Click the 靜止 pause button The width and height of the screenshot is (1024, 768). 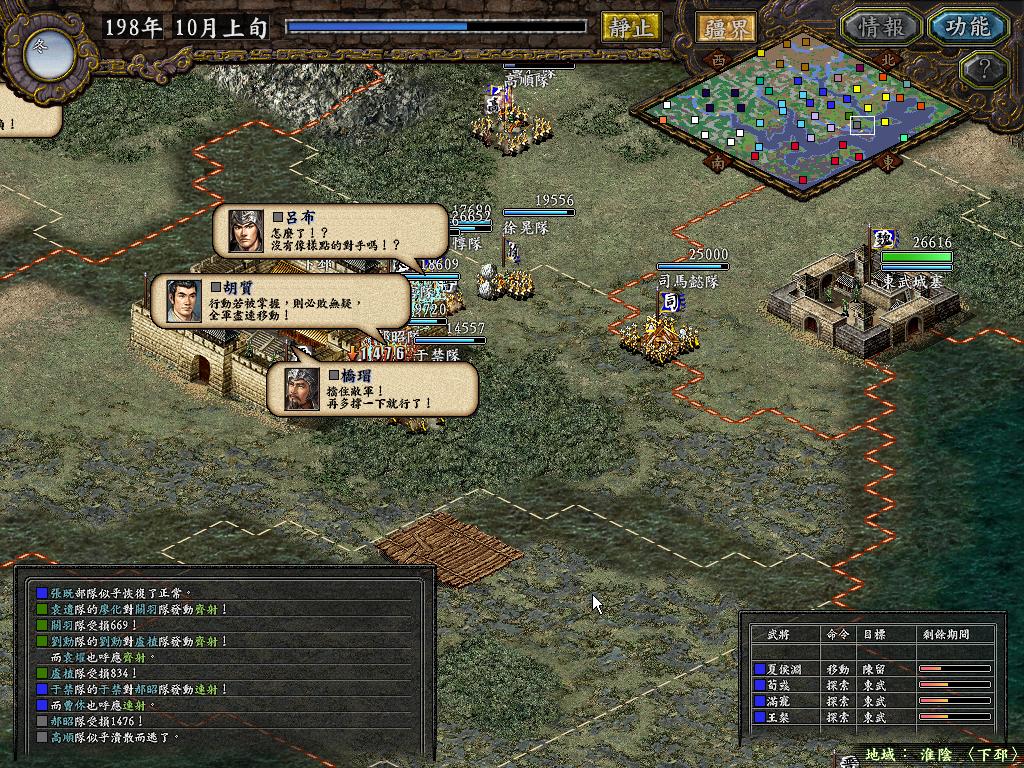631,27
